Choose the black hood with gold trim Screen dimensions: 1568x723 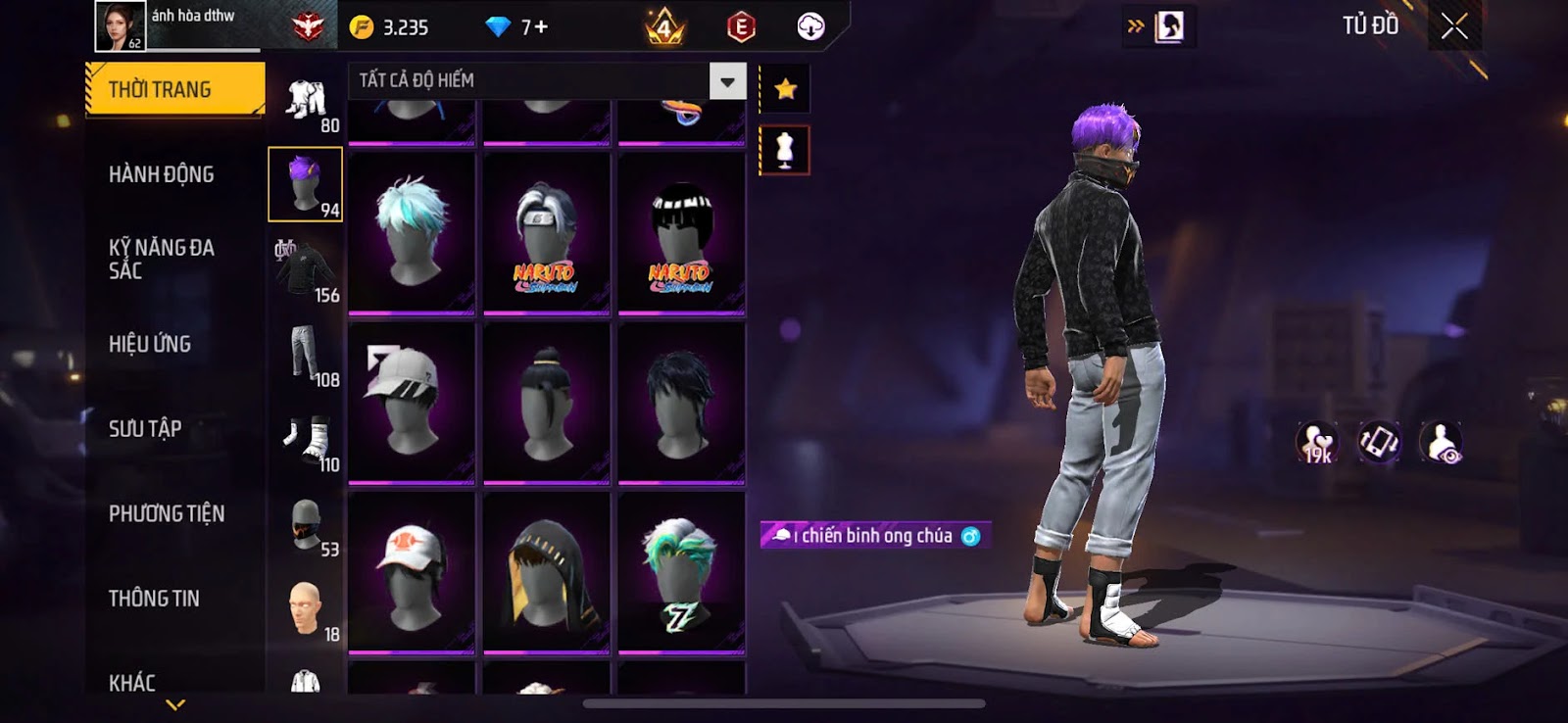coord(546,573)
